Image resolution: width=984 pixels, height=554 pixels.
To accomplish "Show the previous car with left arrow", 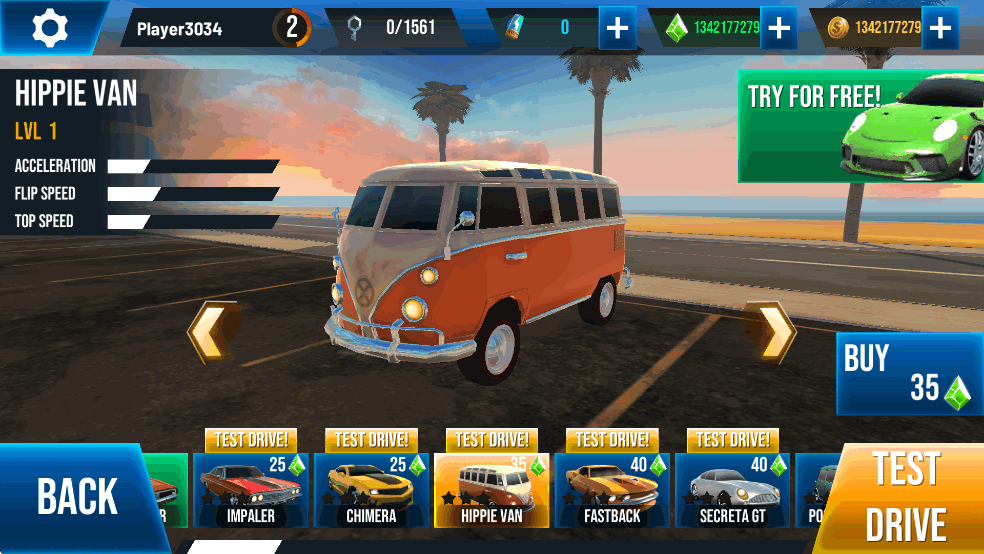I will (x=214, y=331).
